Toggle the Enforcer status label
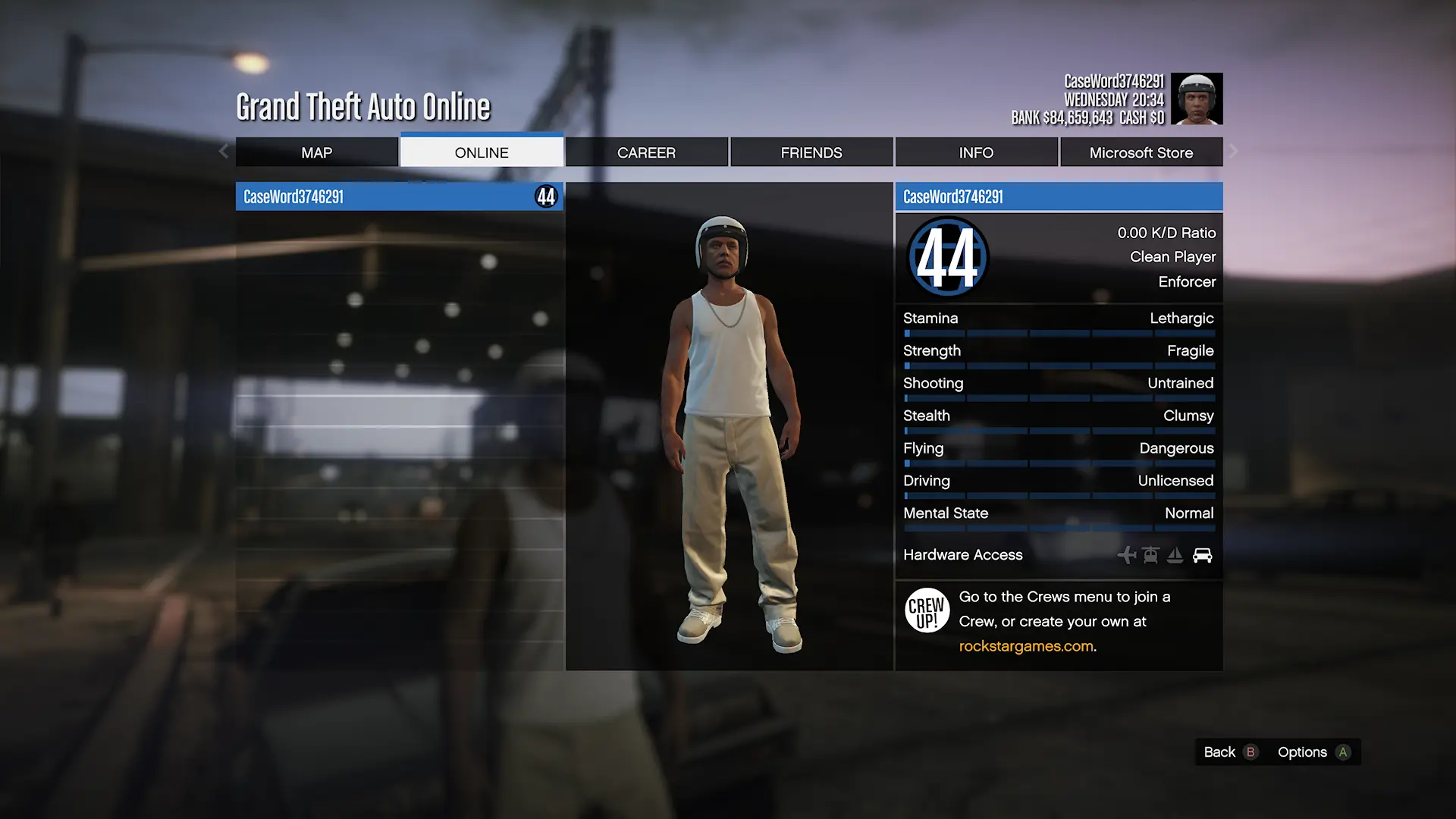Screen dimensions: 1456x819 [1187, 281]
